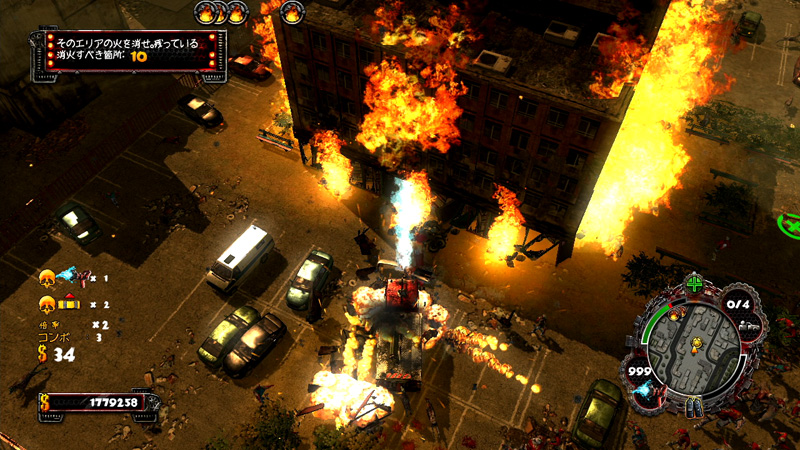Click the green cross health icon
Viewport: 800px width, 450px height.
coord(694,284)
